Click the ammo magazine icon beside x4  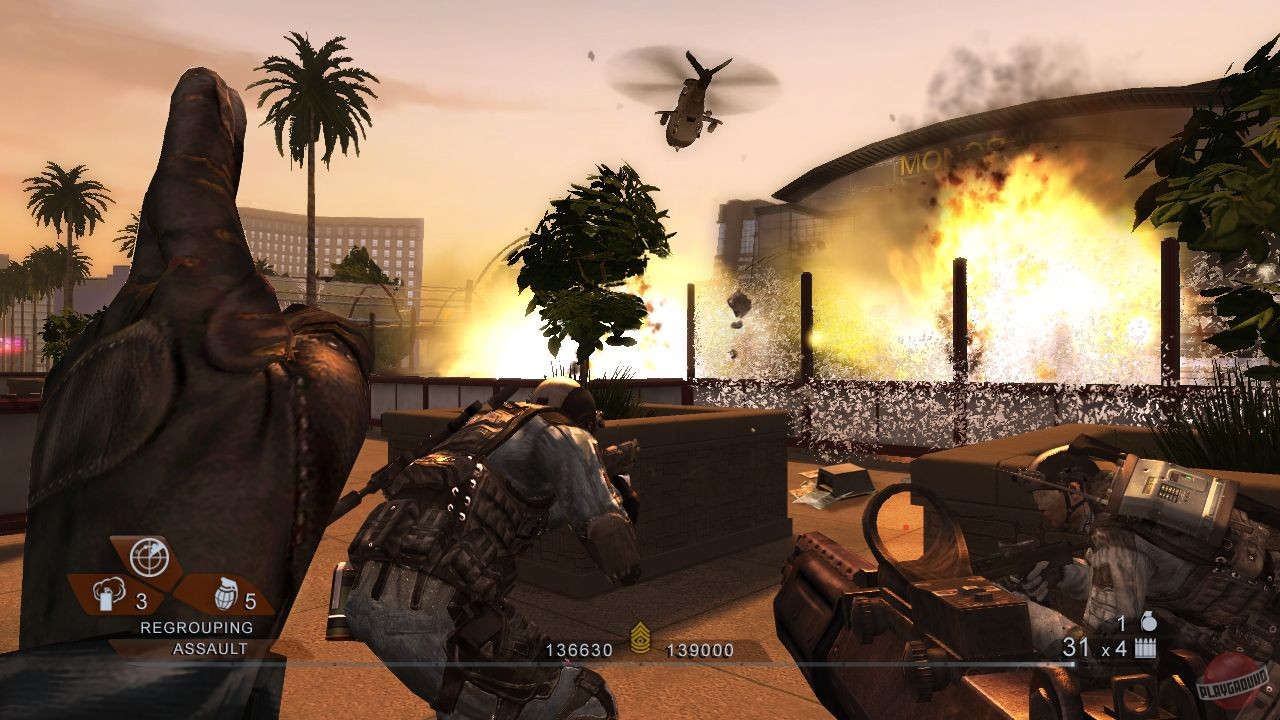click(x=1146, y=647)
